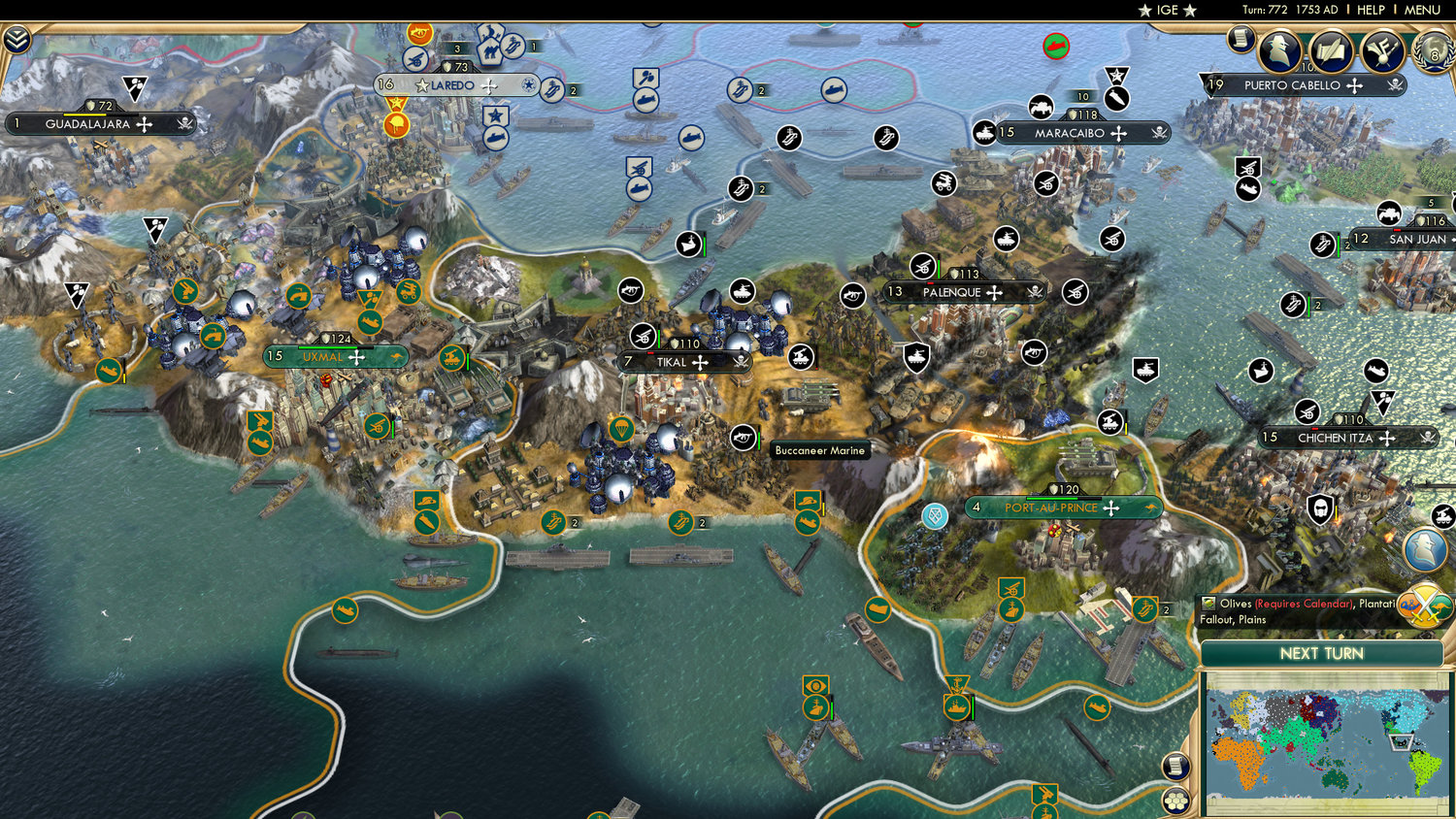Open HELP from the top bar
The image size is (1456, 819).
(1372, 11)
